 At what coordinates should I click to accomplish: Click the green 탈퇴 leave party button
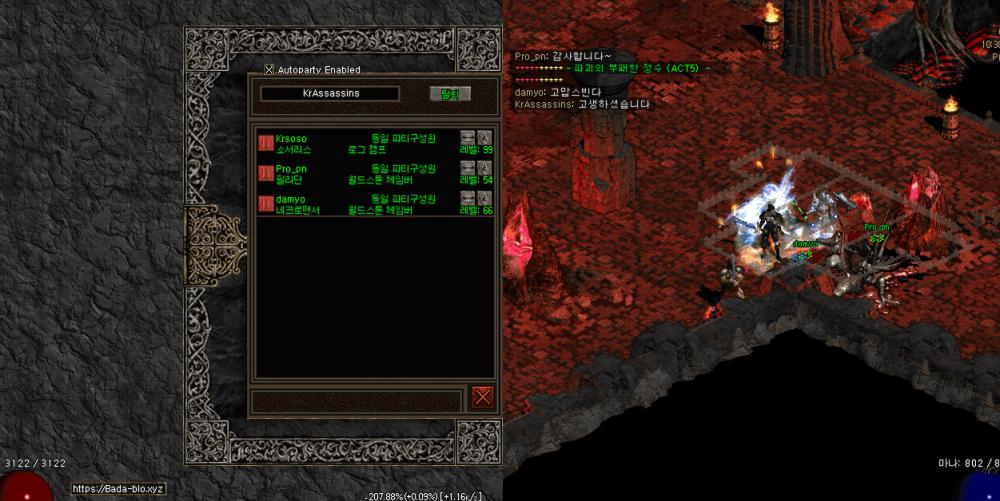coord(449,94)
